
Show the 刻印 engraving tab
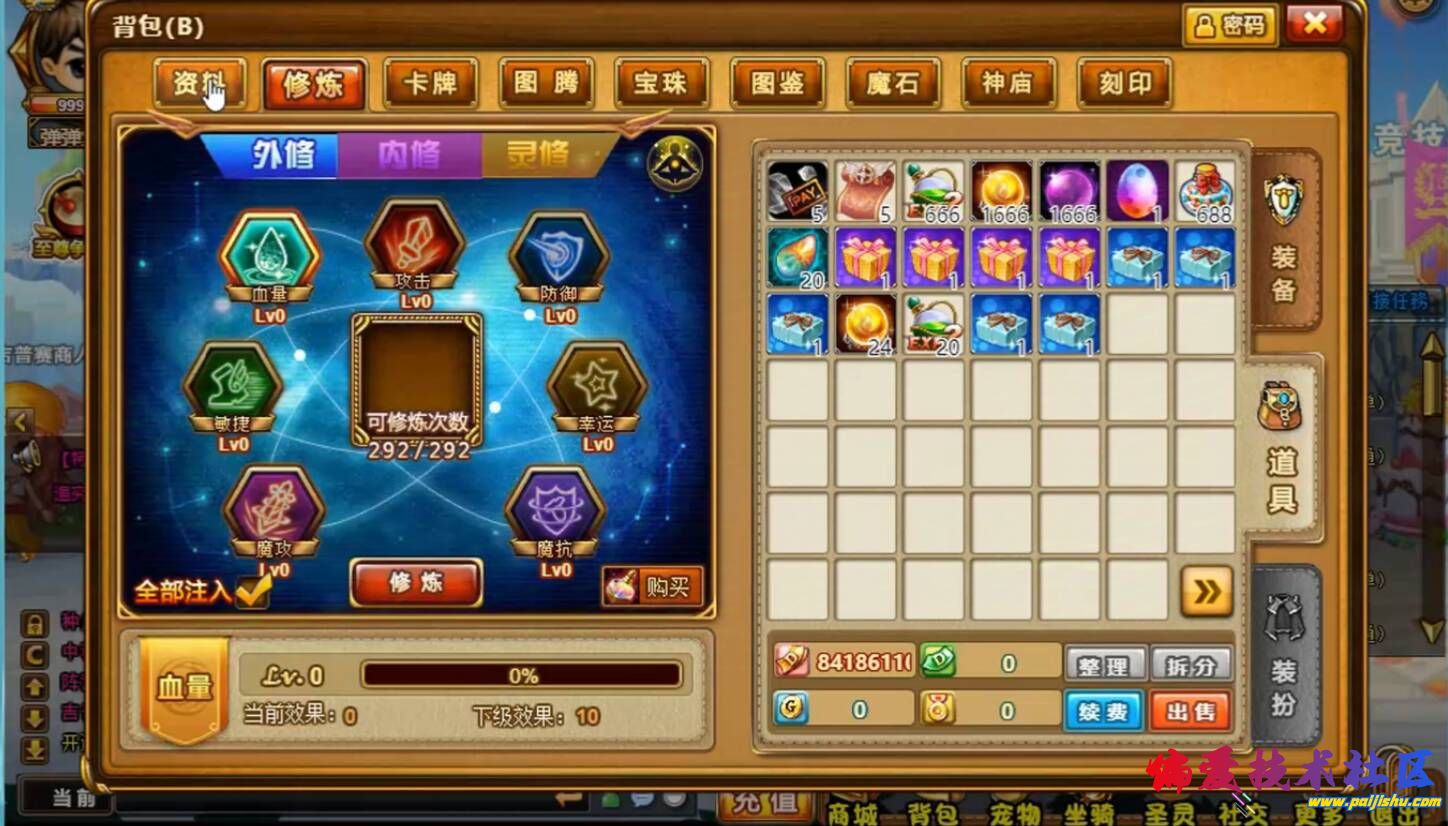tap(1124, 83)
